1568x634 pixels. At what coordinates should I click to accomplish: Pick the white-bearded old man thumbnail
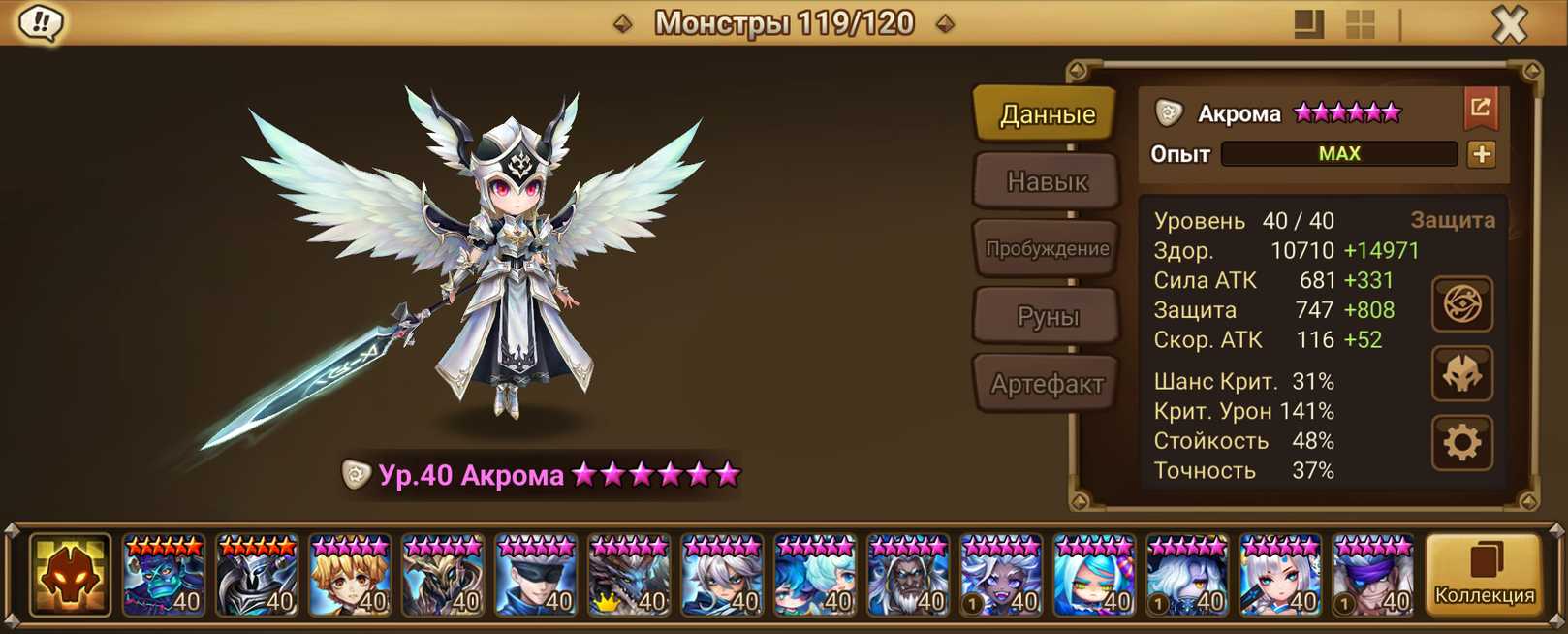907,576
